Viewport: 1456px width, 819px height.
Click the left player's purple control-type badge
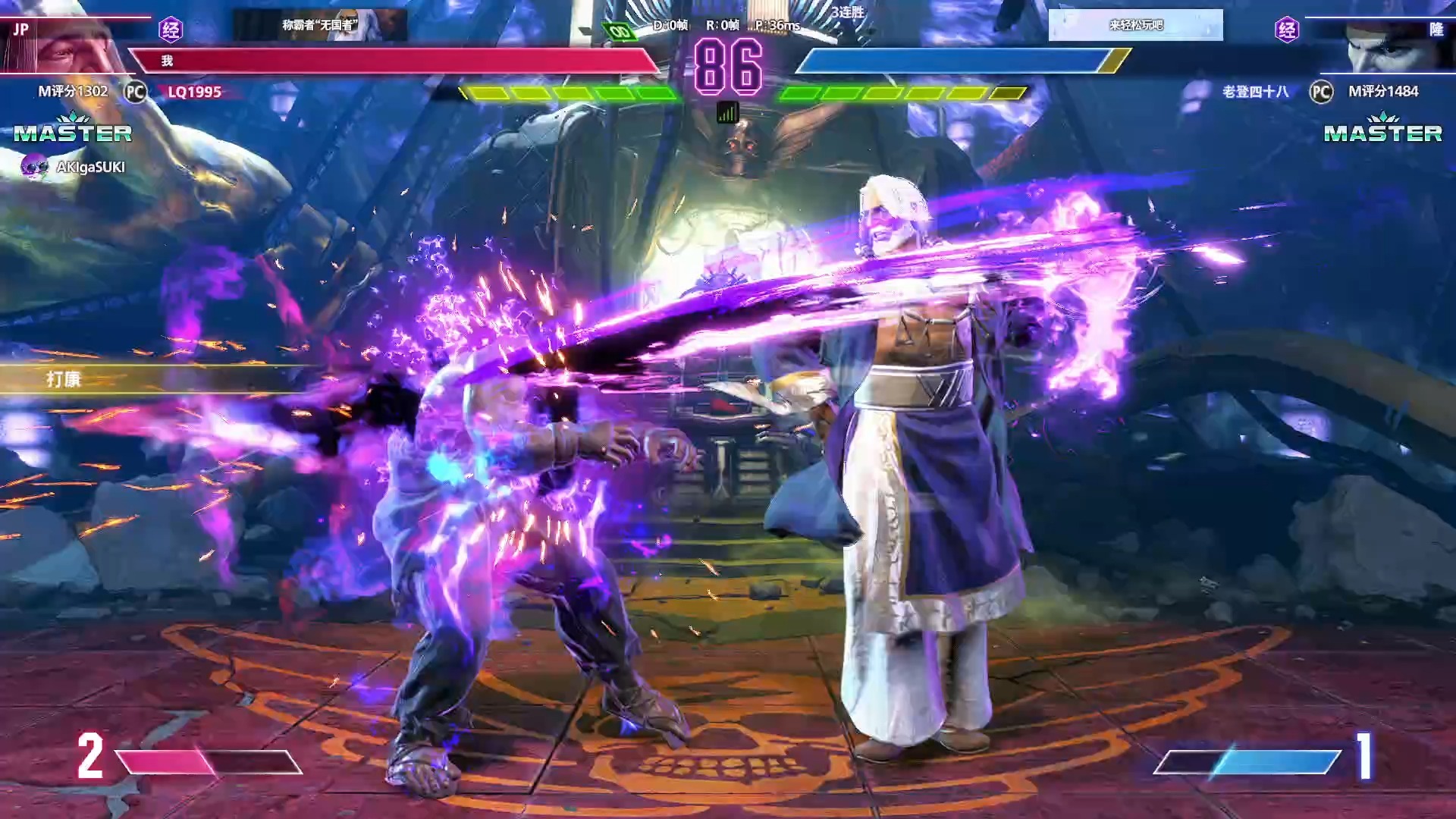(x=171, y=30)
